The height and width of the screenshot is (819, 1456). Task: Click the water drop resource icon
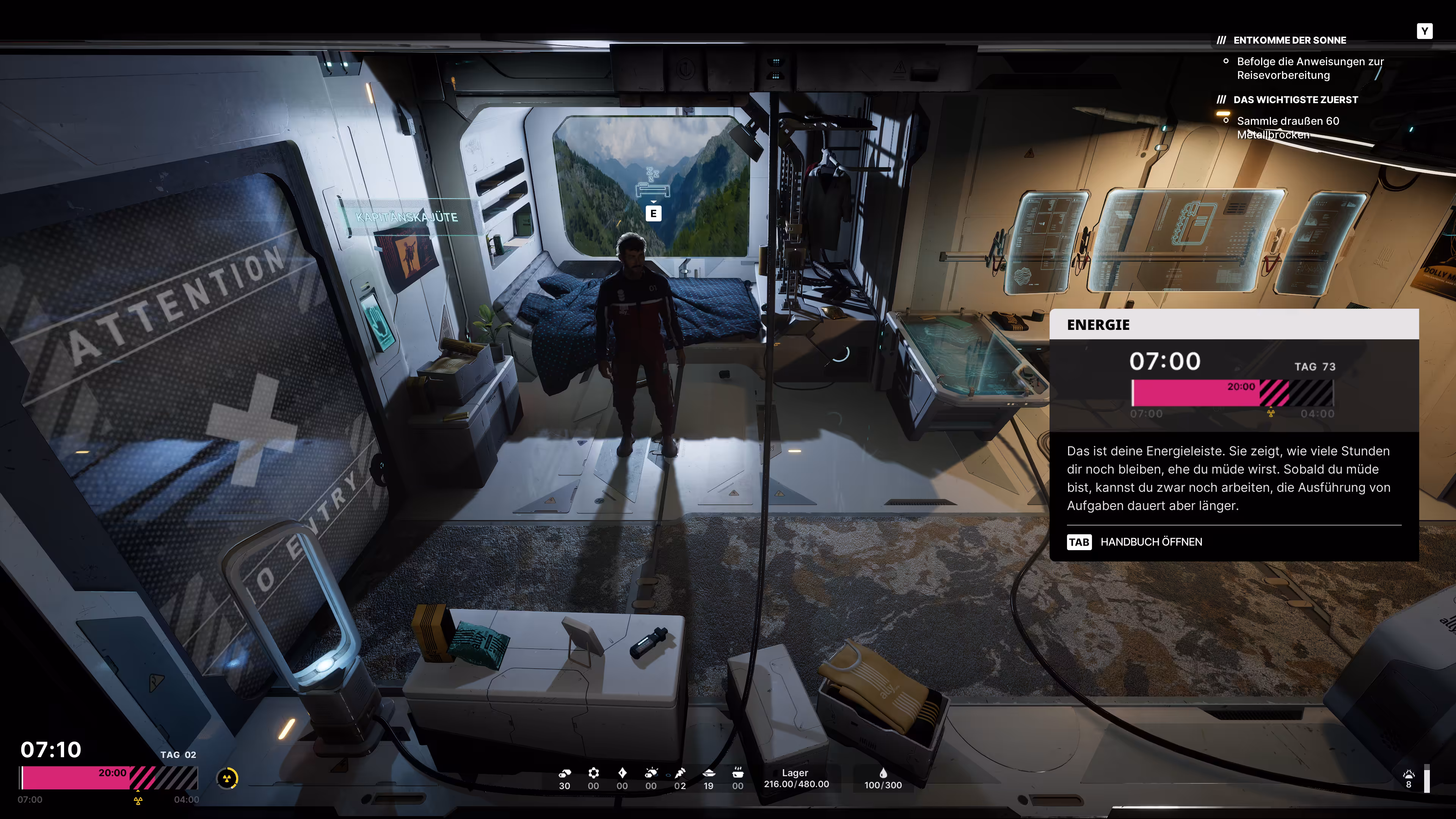click(x=883, y=773)
